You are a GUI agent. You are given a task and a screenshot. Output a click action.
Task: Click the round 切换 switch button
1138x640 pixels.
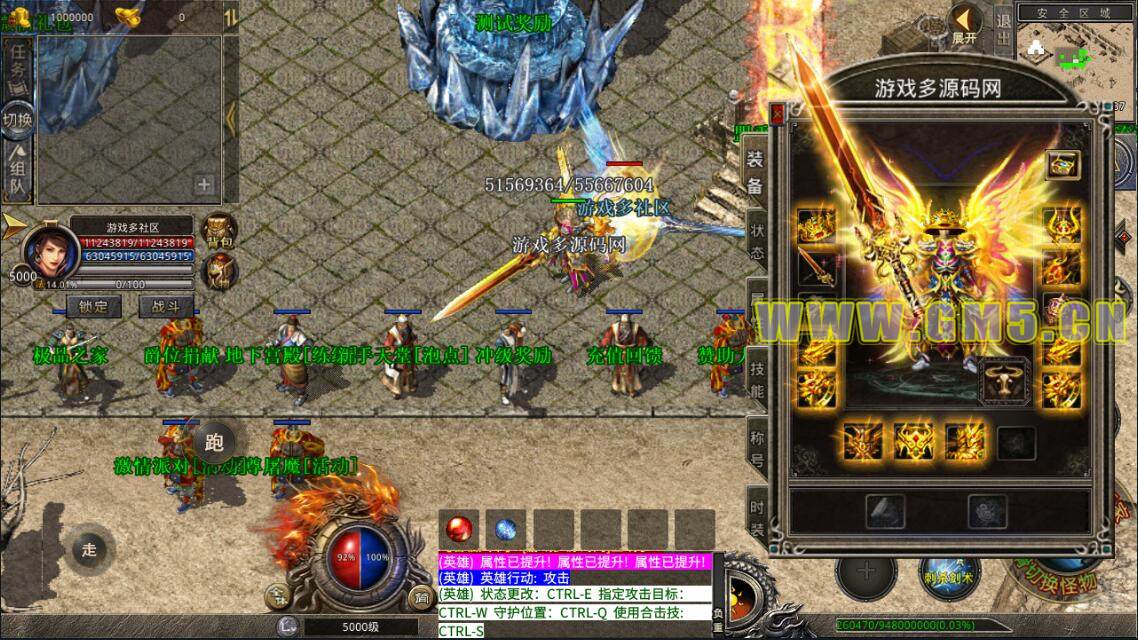[x=17, y=120]
